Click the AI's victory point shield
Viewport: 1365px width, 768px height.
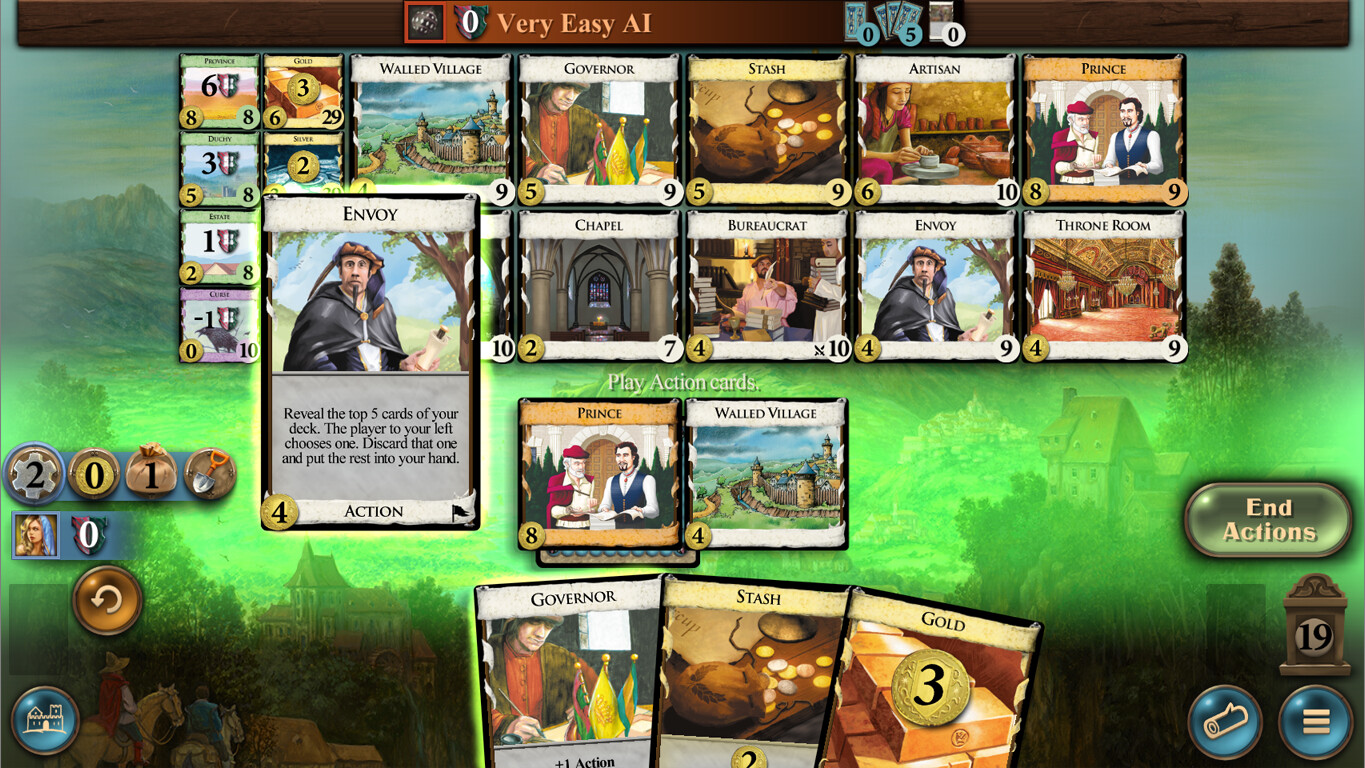pyautogui.click(x=472, y=22)
